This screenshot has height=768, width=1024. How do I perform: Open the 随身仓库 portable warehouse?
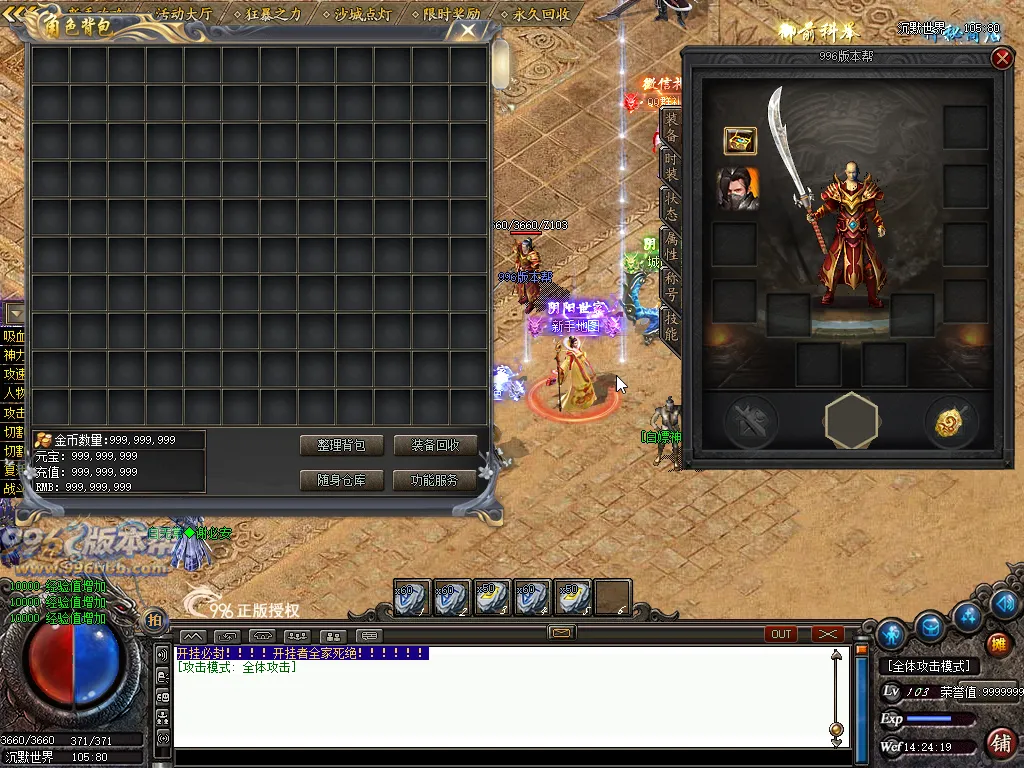[341, 480]
